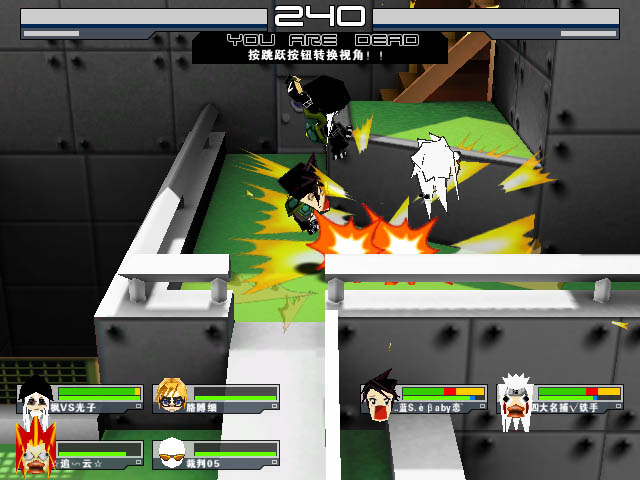The width and height of the screenshot is (640, 480).
Task: Select the long-haired portrait labeled VS光子
Action: (x=36, y=397)
